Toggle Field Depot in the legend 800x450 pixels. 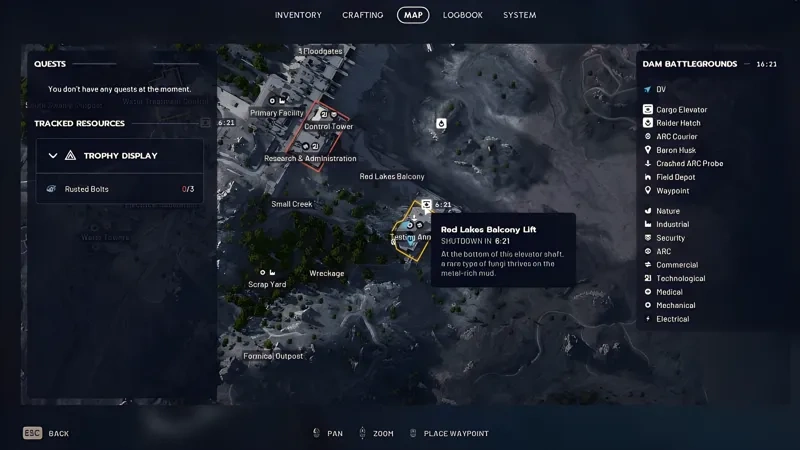click(675, 177)
